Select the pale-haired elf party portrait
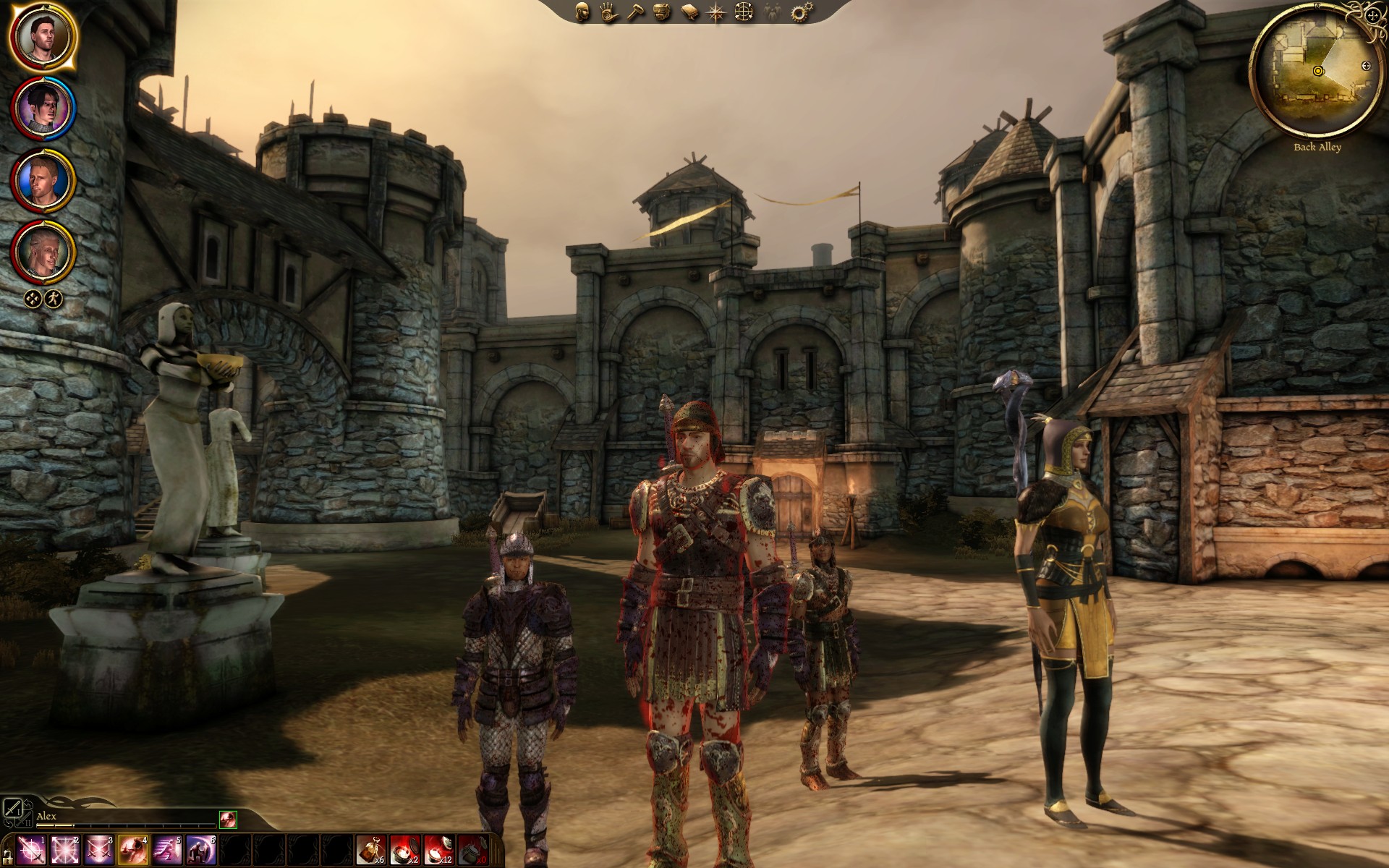Image resolution: width=1389 pixels, height=868 pixels. 43,252
